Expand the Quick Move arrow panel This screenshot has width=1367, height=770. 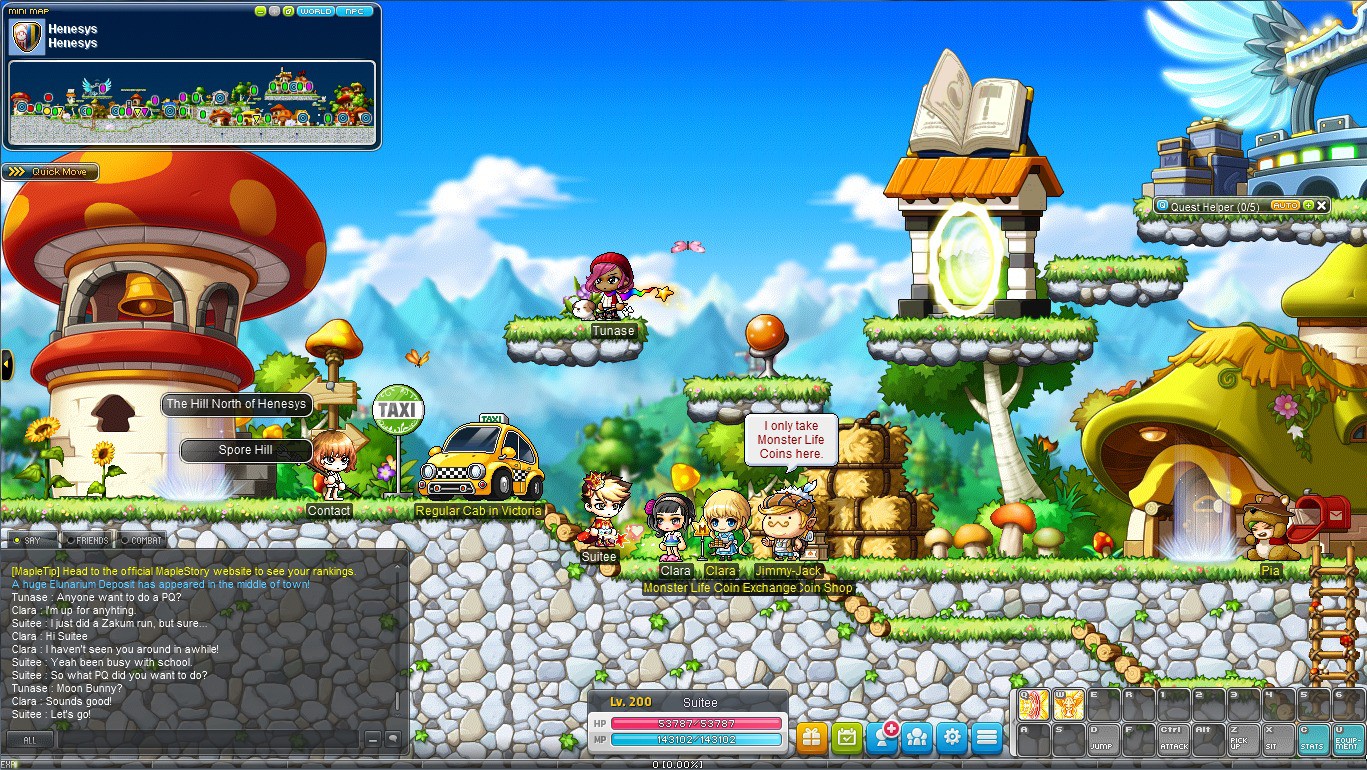[17, 171]
